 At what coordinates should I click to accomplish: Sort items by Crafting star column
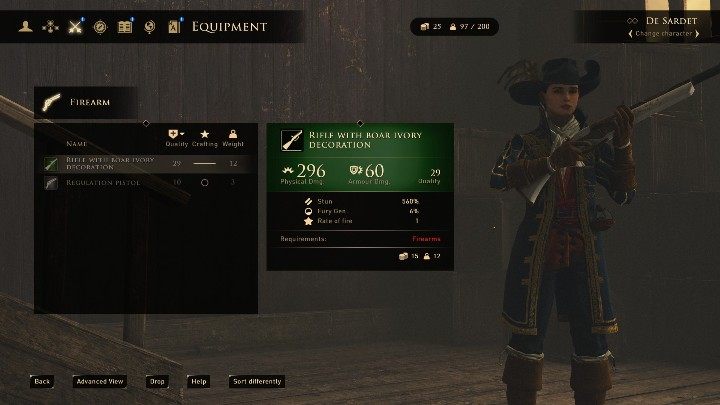pyautogui.click(x=205, y=139)
